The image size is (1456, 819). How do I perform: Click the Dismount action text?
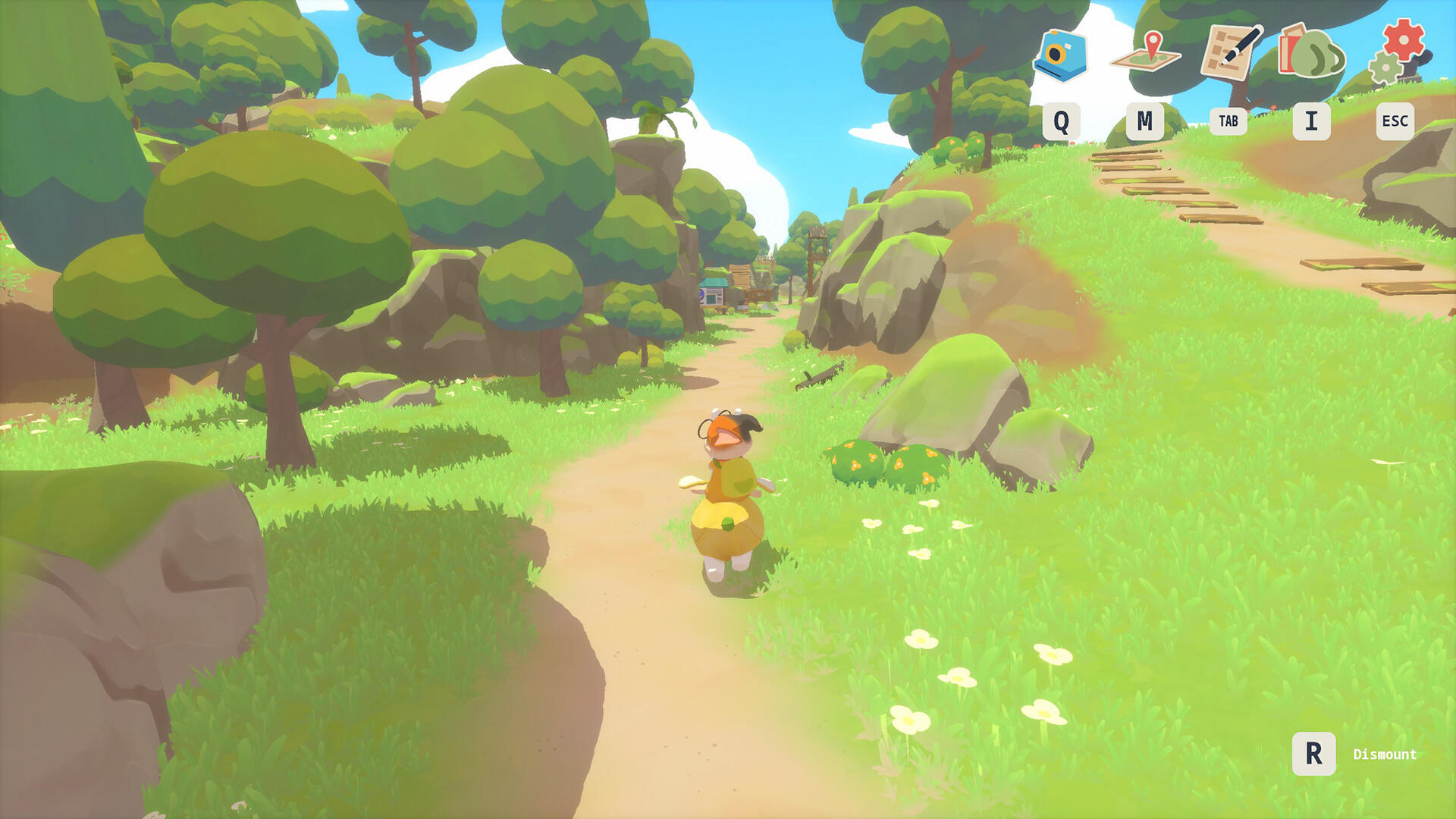click(x=1385, y=755)
